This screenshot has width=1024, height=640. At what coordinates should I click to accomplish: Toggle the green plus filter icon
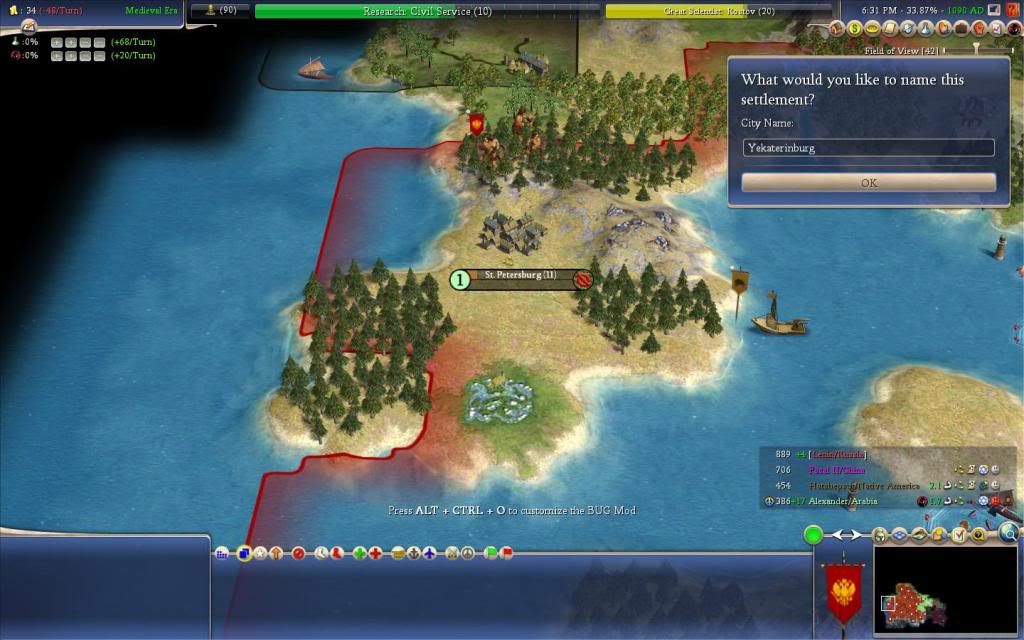(359, 553)
